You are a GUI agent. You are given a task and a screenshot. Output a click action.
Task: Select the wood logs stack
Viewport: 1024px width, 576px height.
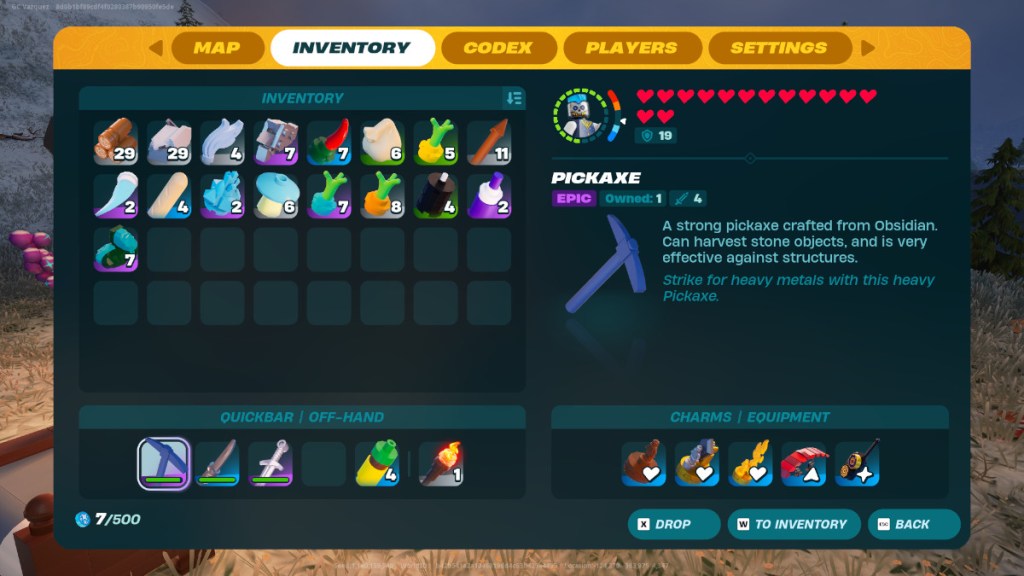[x=116, y=142]
